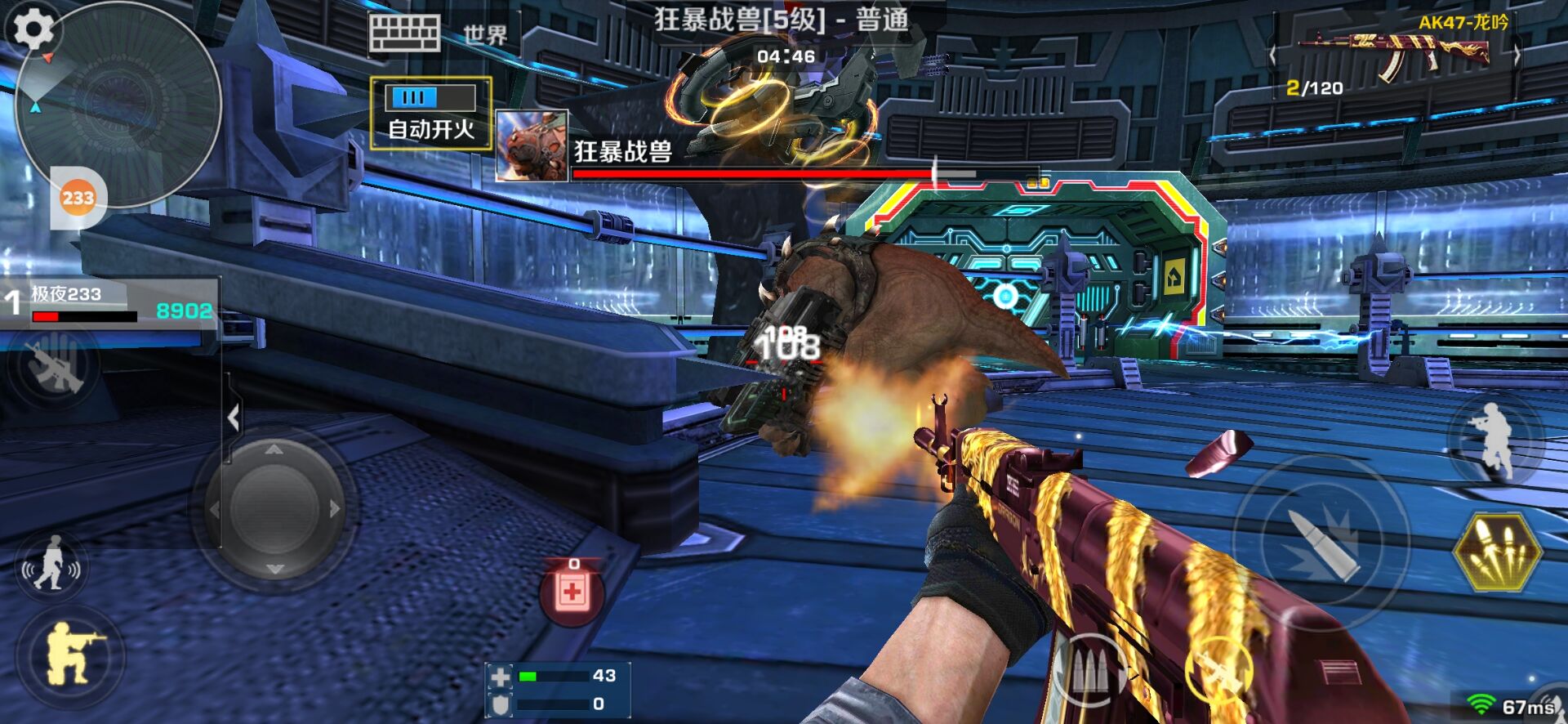Toggle the 自动开火 auto-fire switch
This screenshot has width=1568, height=724.
[431, 98]
